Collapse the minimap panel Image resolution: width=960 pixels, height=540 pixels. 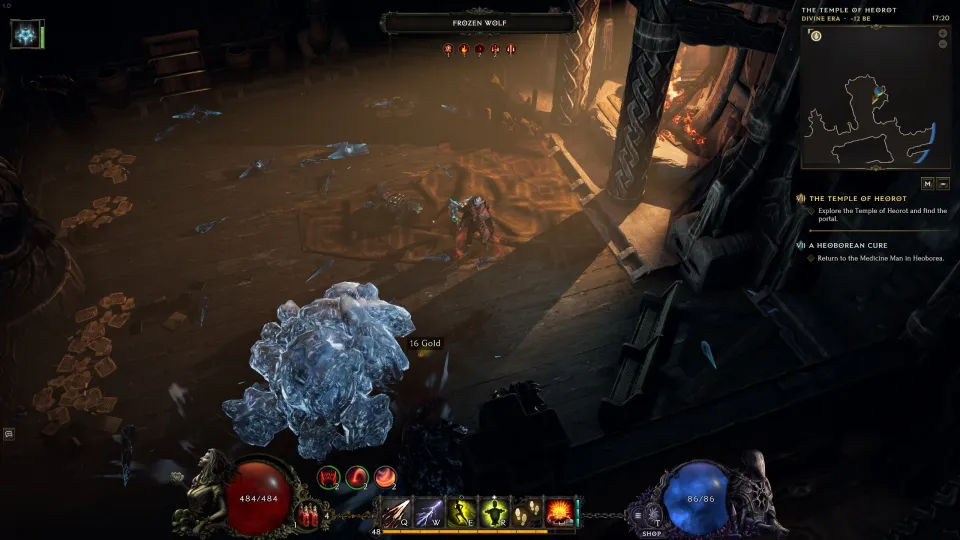(x=943, y=184)
